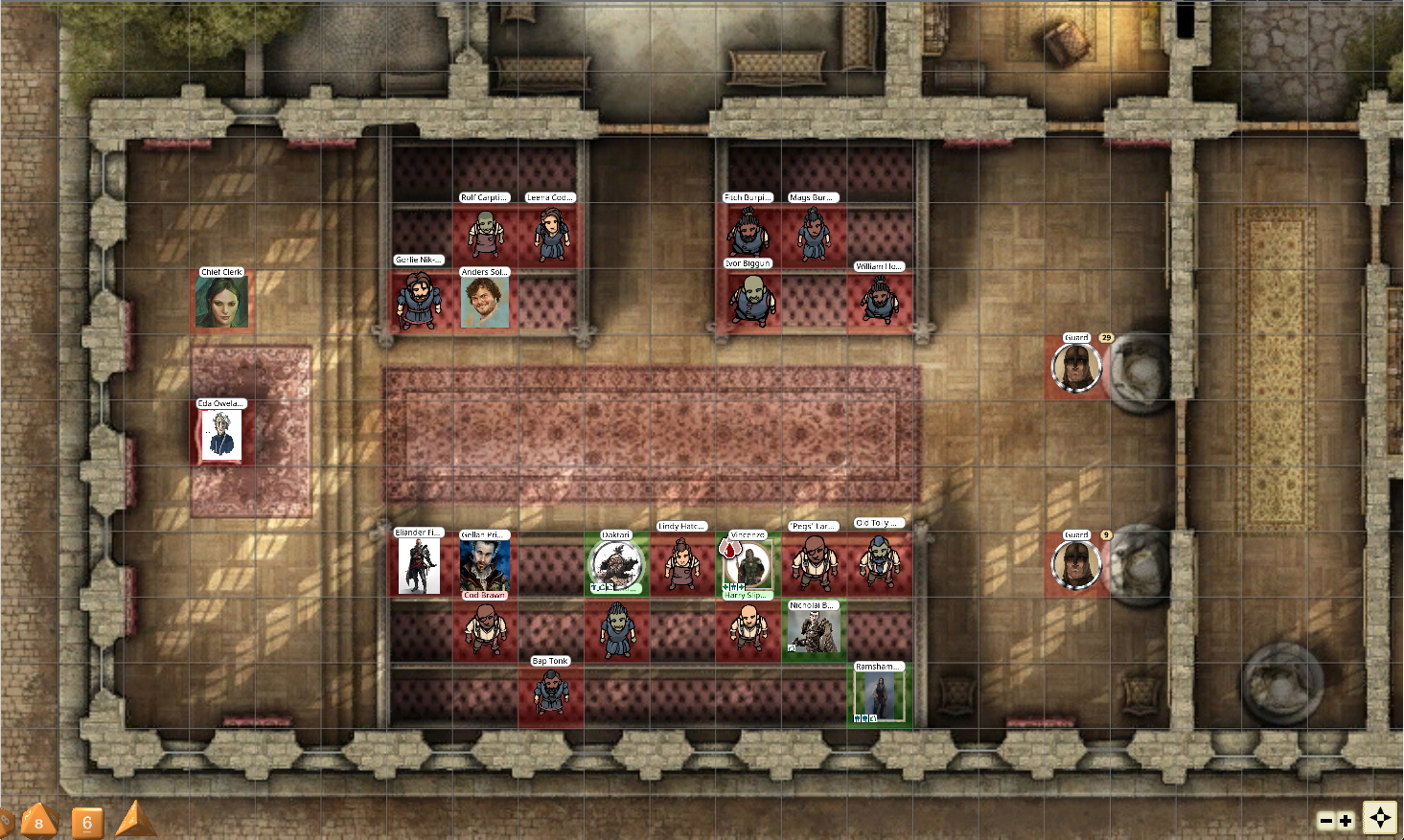Select the Guard token labeled 29
Image resolution: width=1404 pixels, height=840 pixels.
1076,368
